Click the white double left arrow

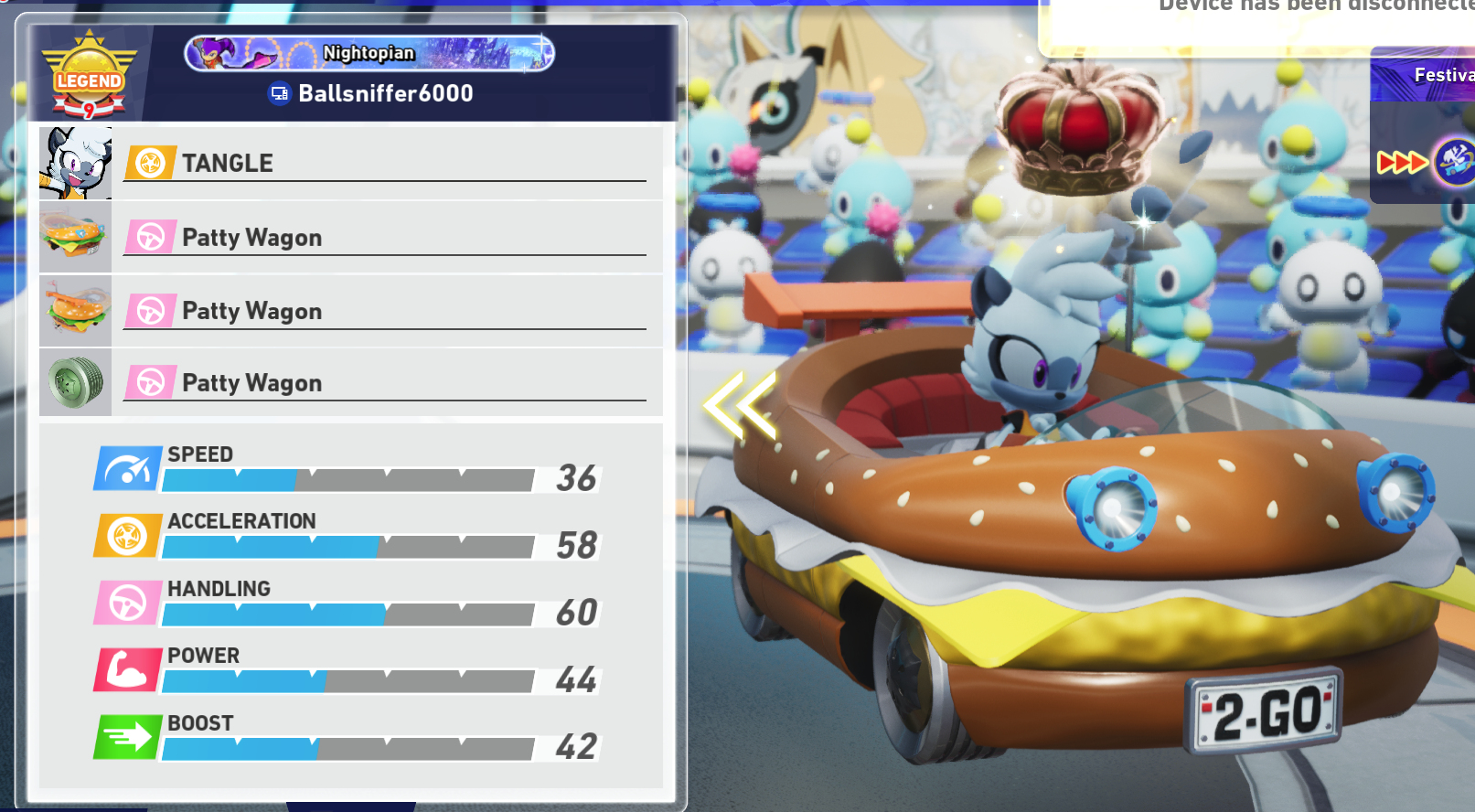[x=739, y=403]
